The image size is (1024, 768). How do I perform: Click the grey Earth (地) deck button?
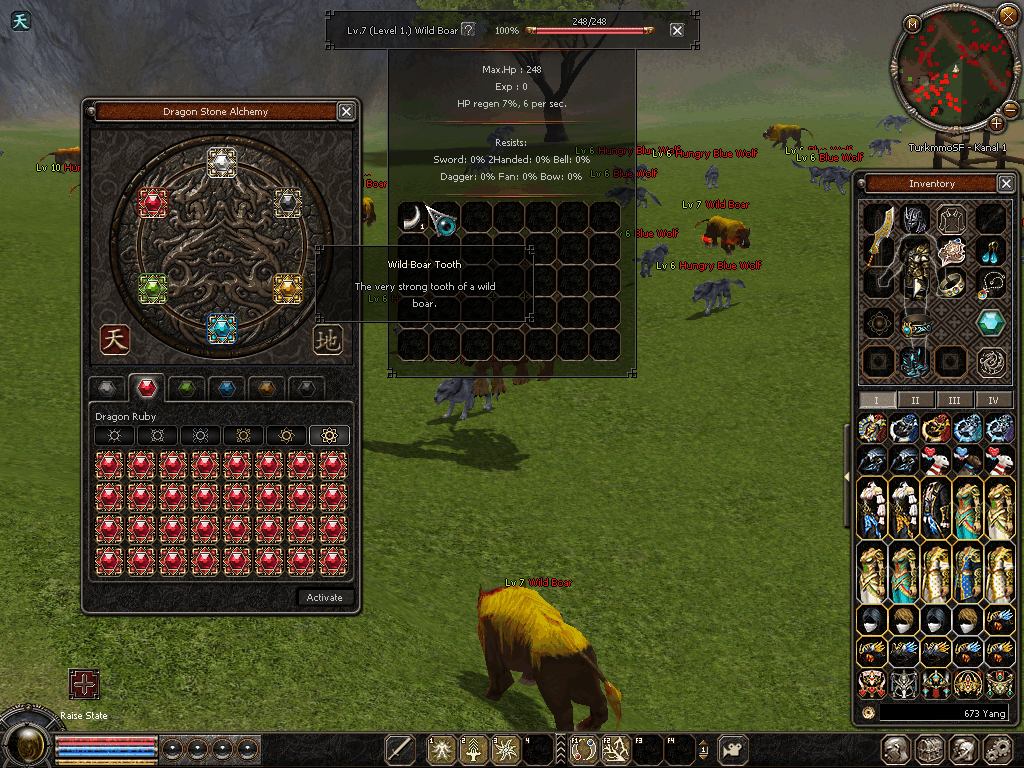(327, 339)
